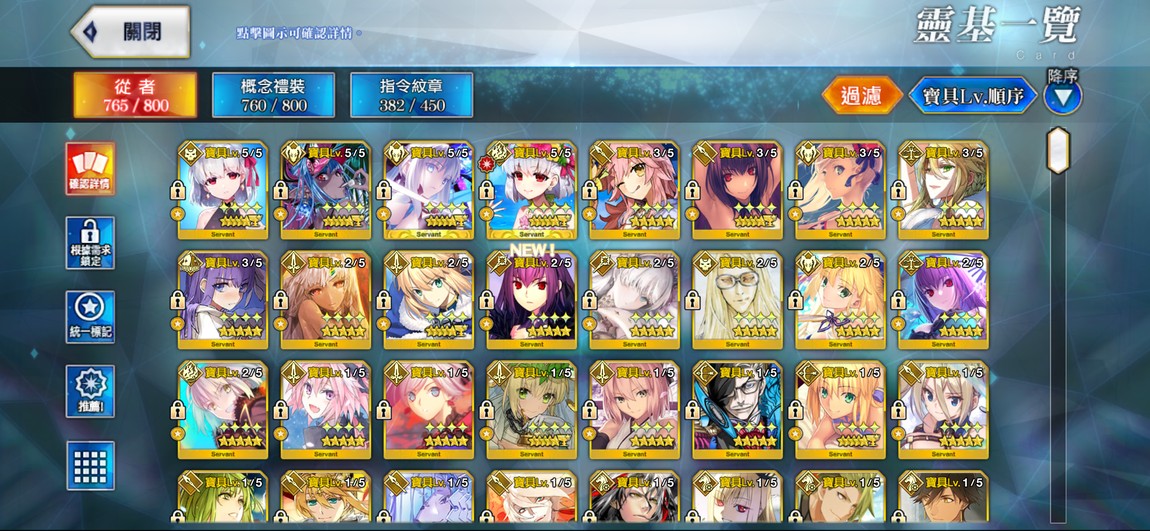Change layout with the grid view icon
Viewport: 1150px width, 531px height.
pos(90,465)
